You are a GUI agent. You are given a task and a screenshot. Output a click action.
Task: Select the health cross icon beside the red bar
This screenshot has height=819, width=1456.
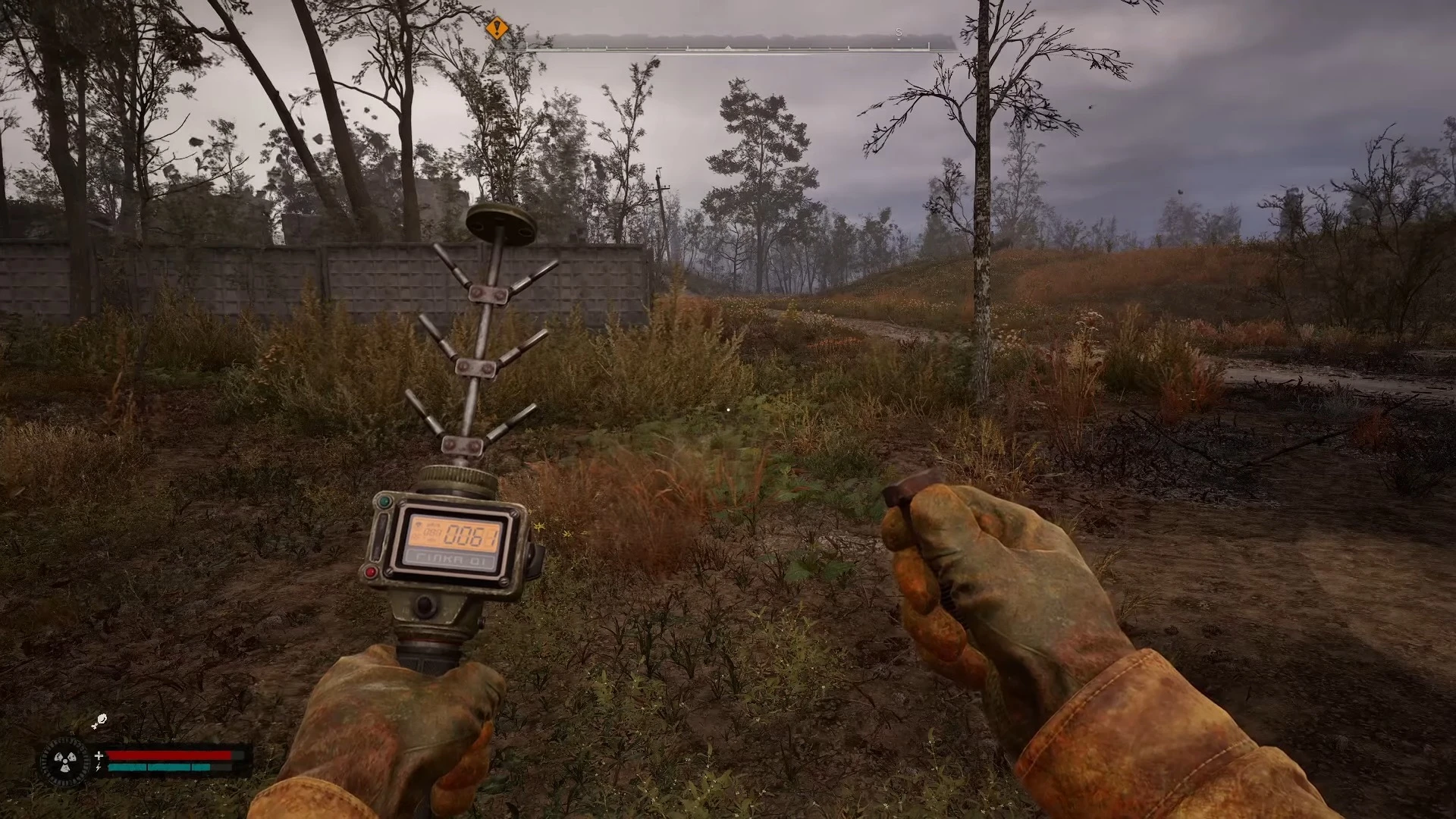tap(99, 755)
